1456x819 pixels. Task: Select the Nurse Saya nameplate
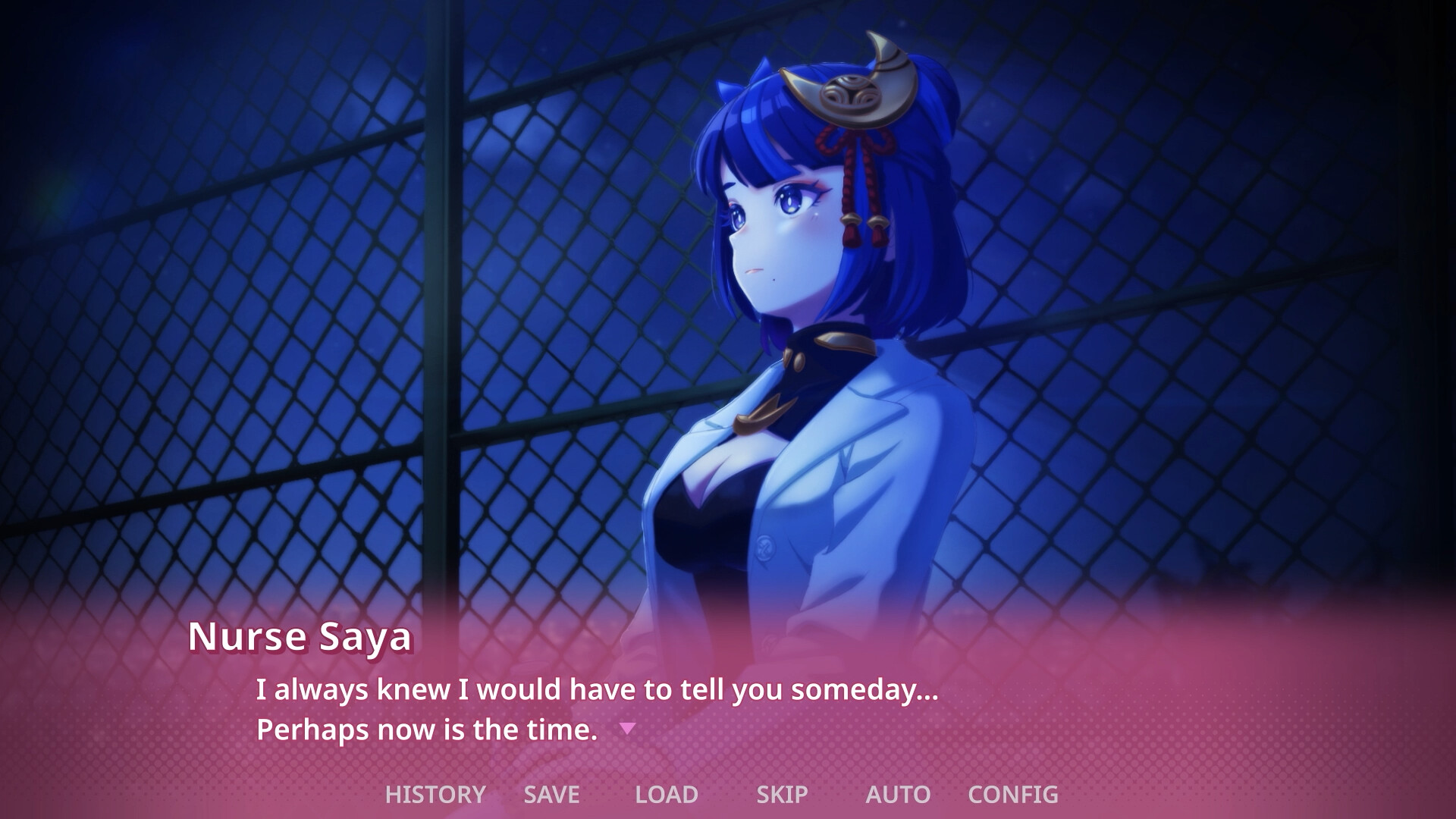pos(300,639)
